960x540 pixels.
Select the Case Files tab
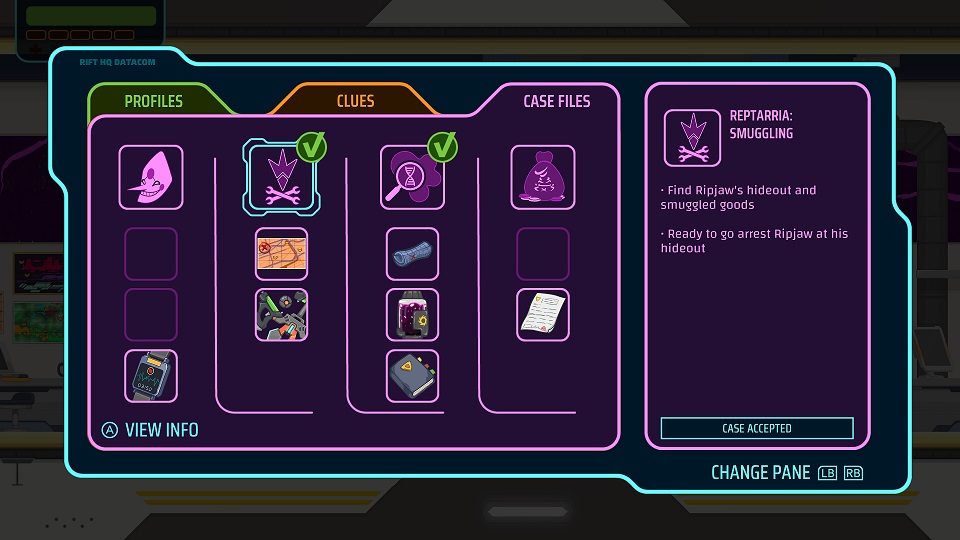pos(556,101)
